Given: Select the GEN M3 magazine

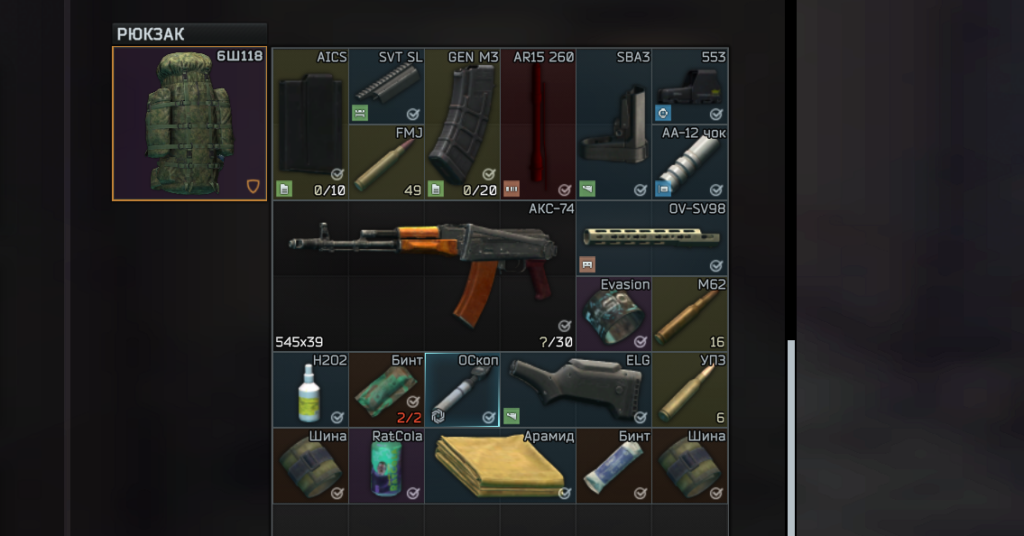Looking at the screenshot, I should pyautogui.click(x=462, y=124).
